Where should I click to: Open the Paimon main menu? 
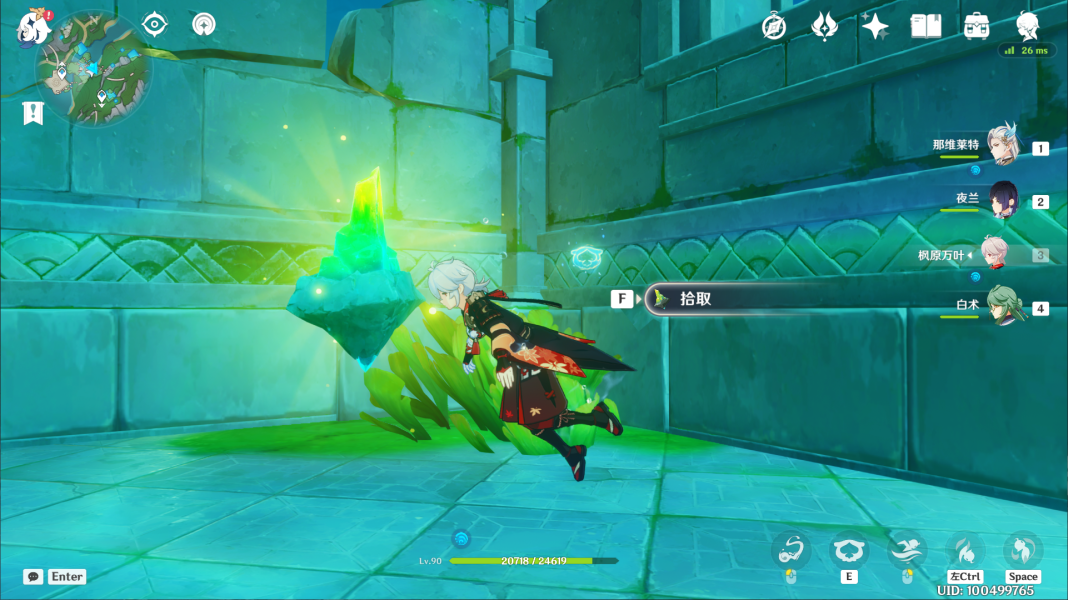pos(33,27)
